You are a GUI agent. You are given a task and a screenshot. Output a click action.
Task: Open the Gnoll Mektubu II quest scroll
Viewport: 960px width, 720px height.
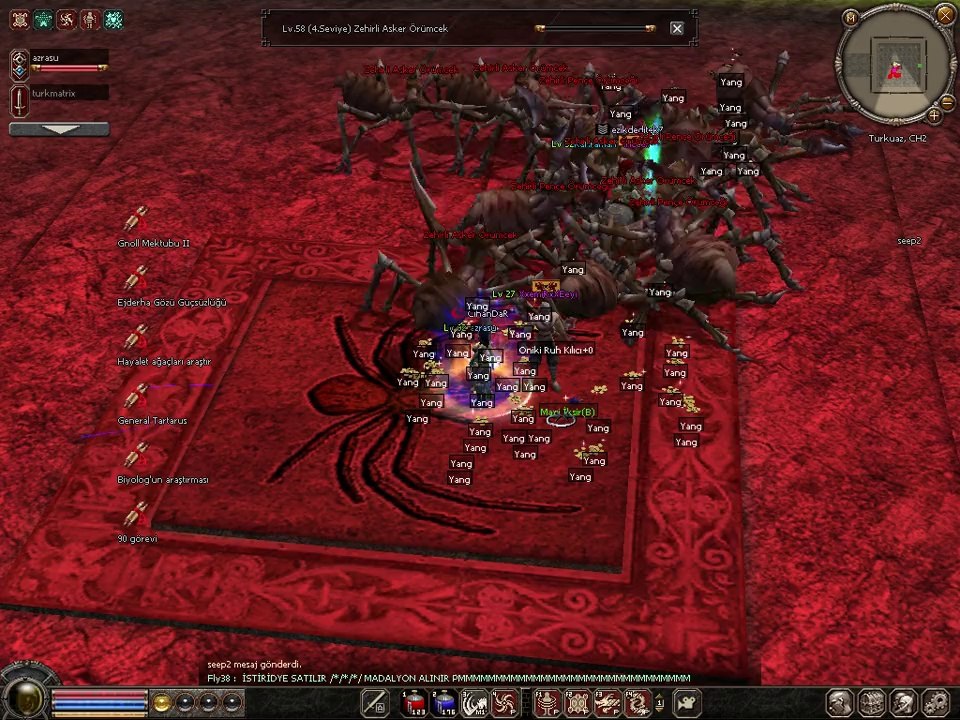(x=135, y=220)
